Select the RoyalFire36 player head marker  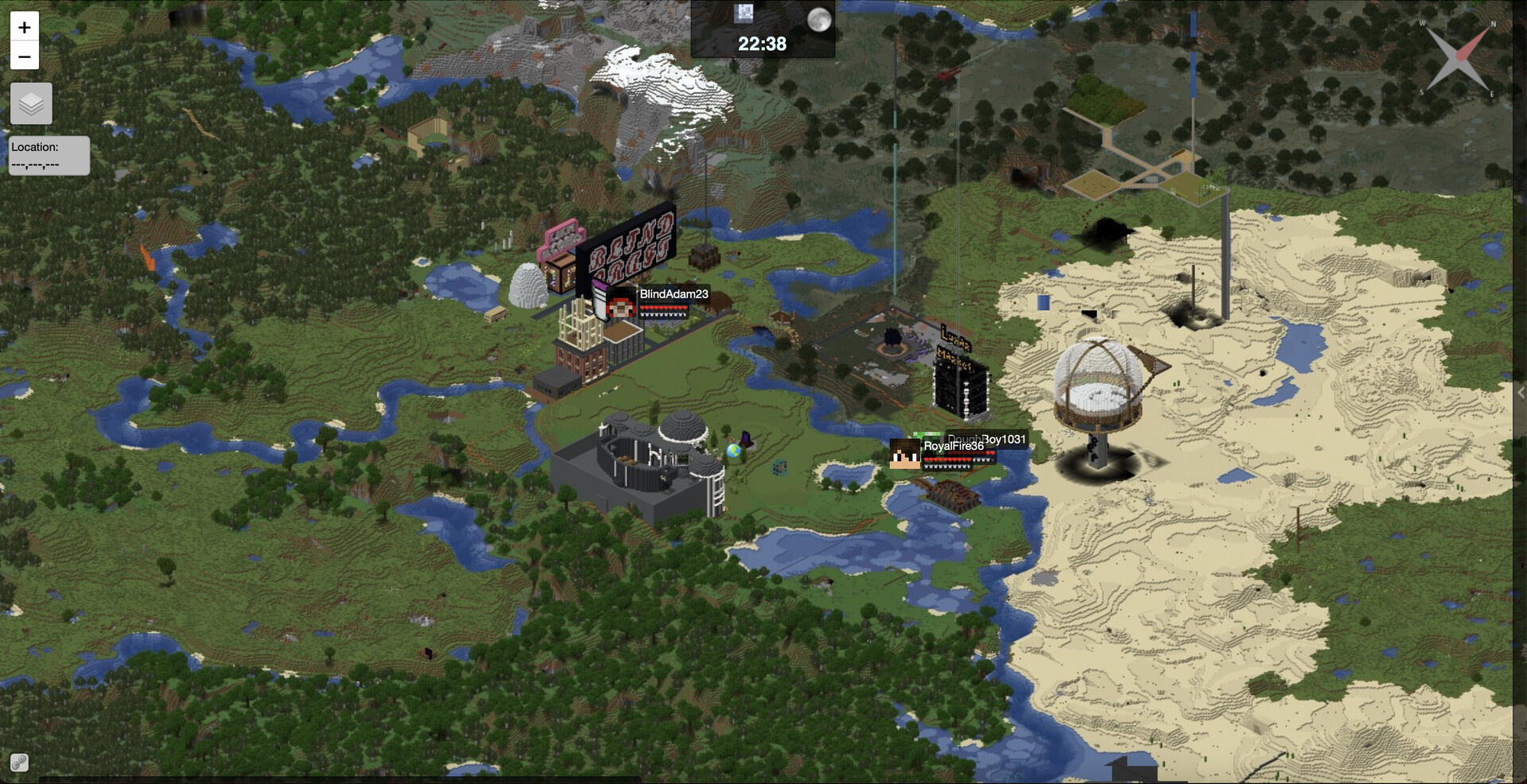(905, 453)
